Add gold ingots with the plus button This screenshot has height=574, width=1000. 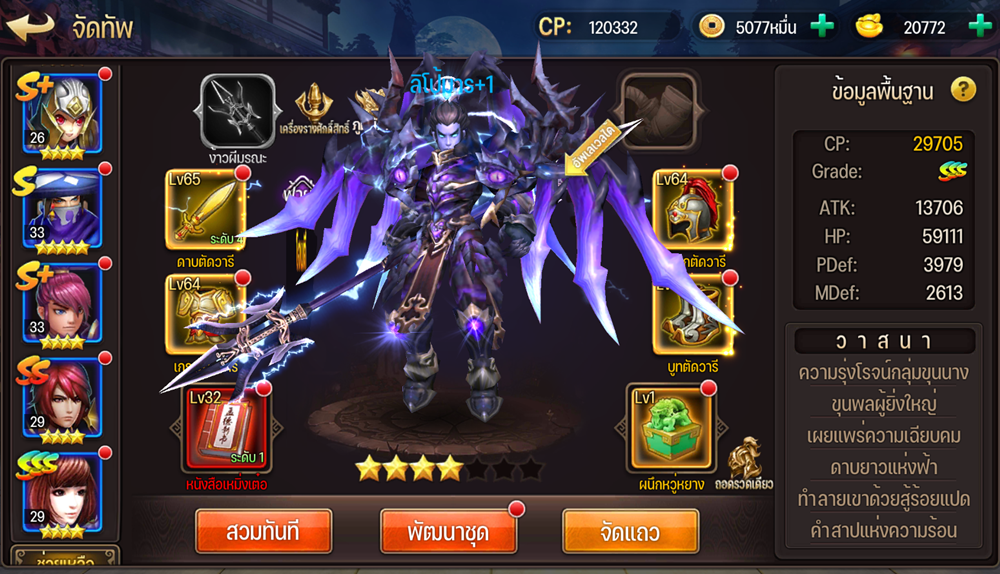point(981,26)
